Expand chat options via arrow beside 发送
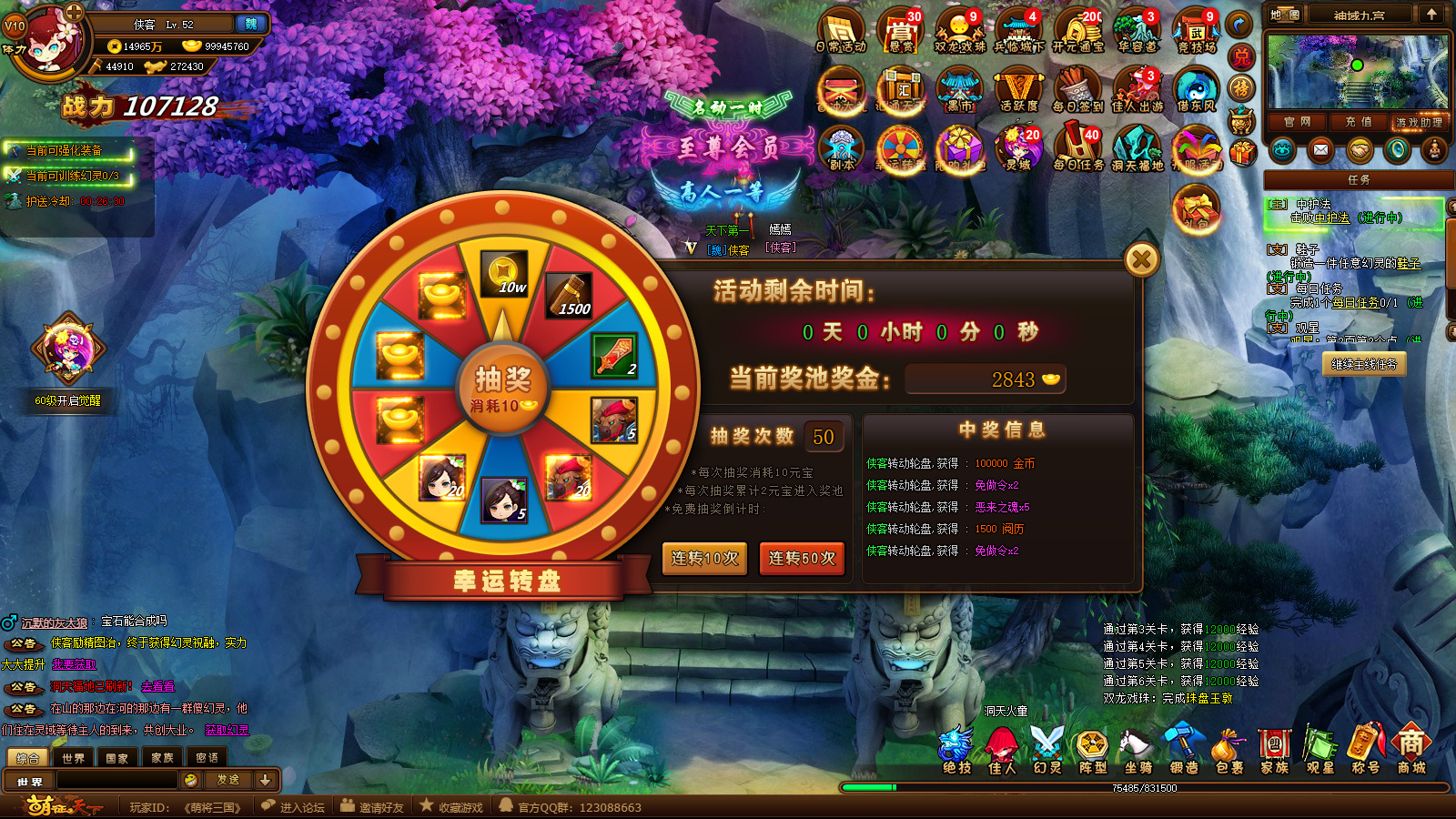Image resolution: width=1456 pixels, height=819 pixels. (x=265, y=780)
